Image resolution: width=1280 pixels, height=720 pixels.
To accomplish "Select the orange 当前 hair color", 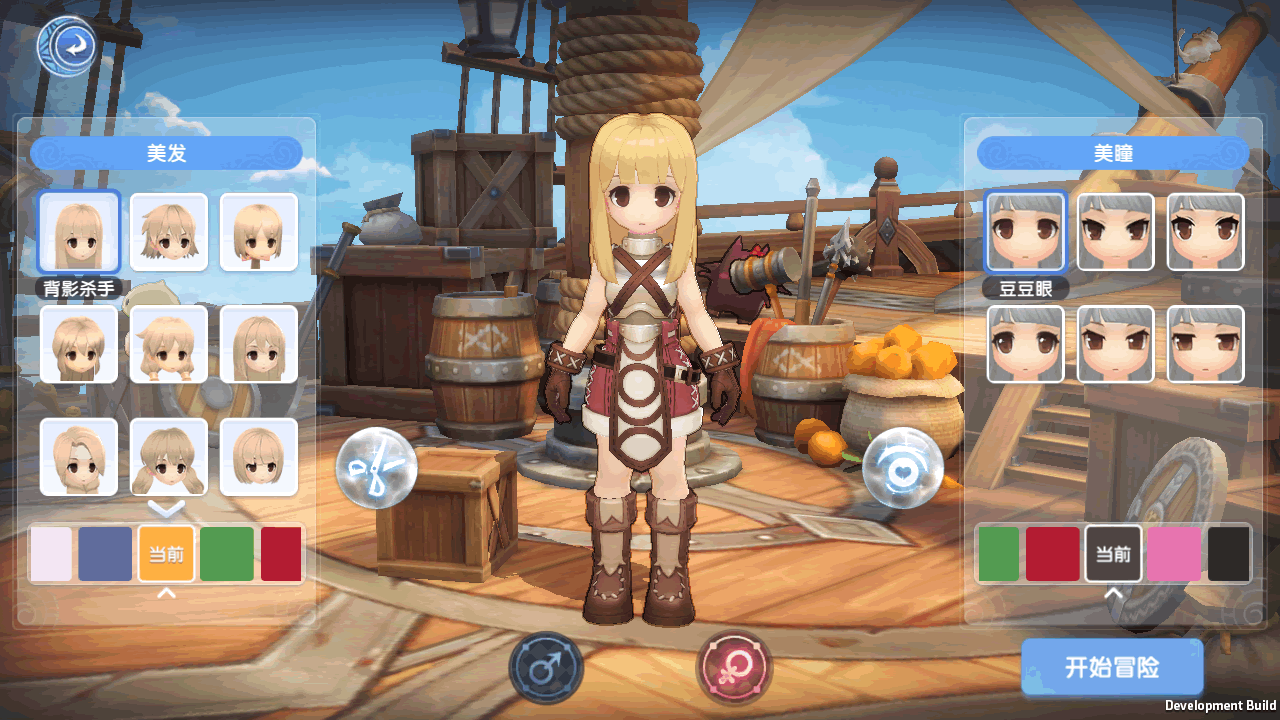I will point(166,554).
